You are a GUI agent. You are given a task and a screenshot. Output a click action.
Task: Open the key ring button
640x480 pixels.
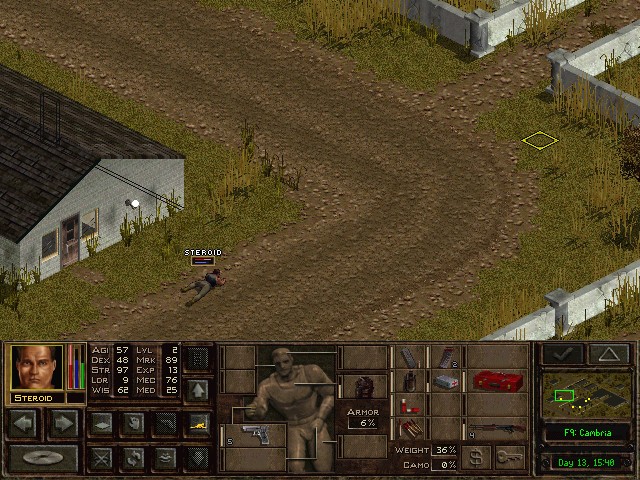(x=510, y=458)
